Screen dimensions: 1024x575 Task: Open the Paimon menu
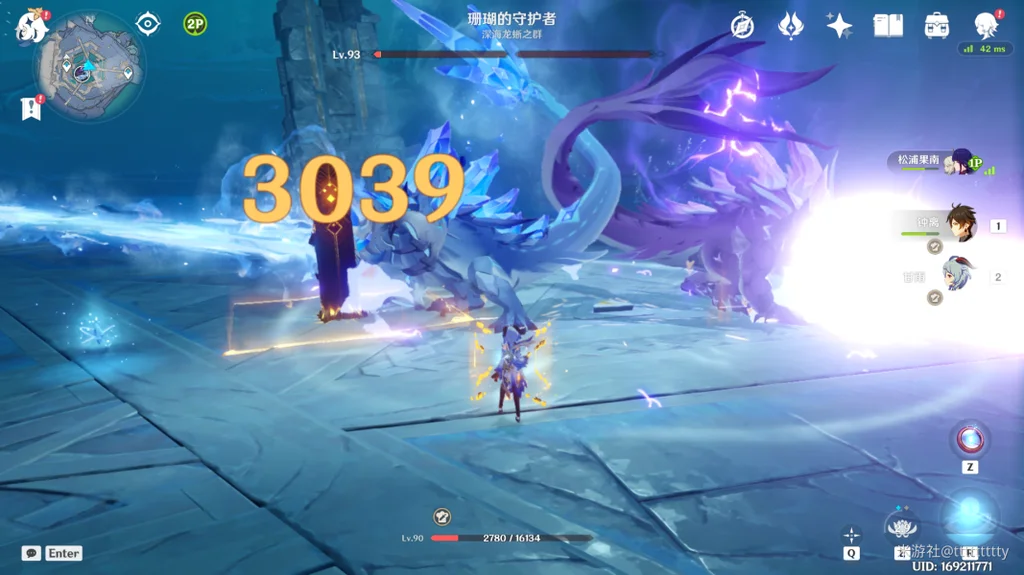click(30, 26)
